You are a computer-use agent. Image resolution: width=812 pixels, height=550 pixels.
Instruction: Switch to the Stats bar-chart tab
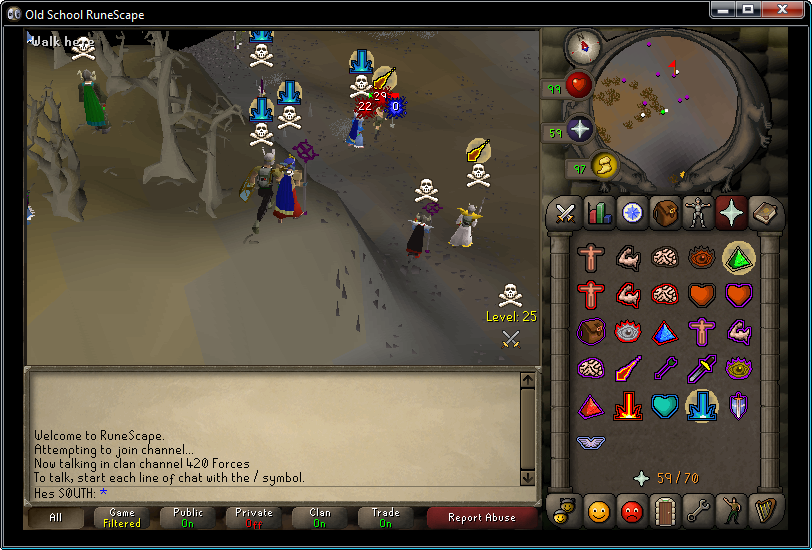pyautogui.click(x=598, y=212)
